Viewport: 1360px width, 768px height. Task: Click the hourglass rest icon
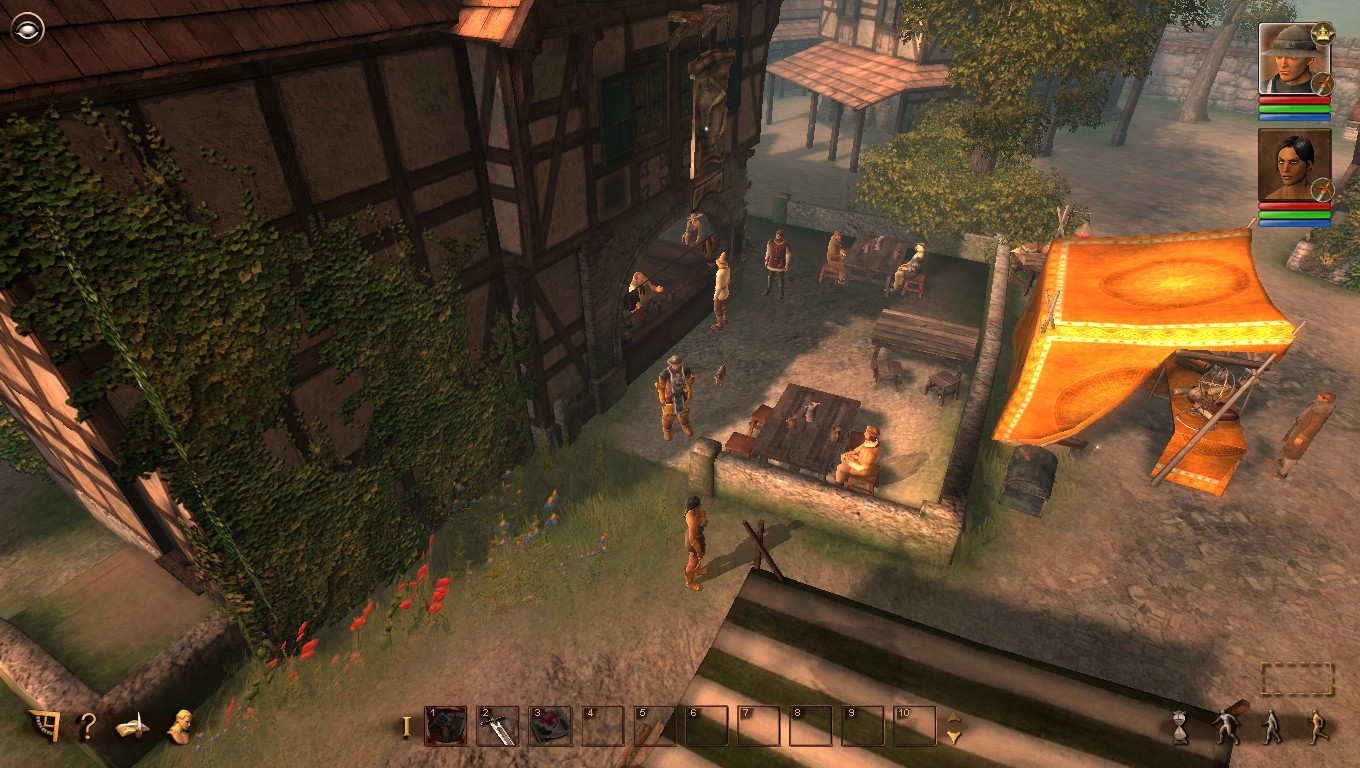pos(1179,726)
